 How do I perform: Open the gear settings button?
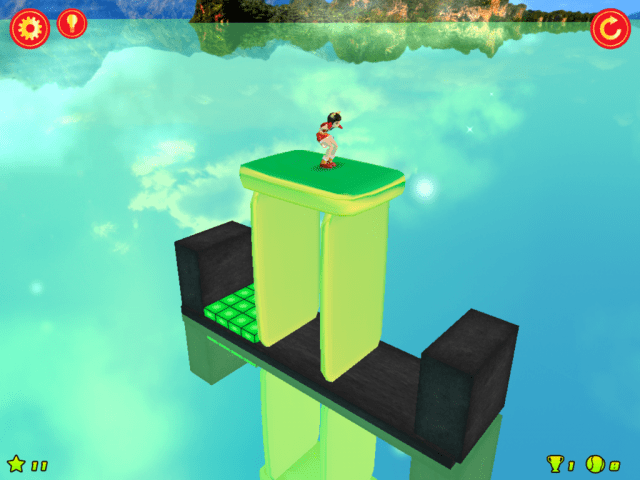coord(29,27)
